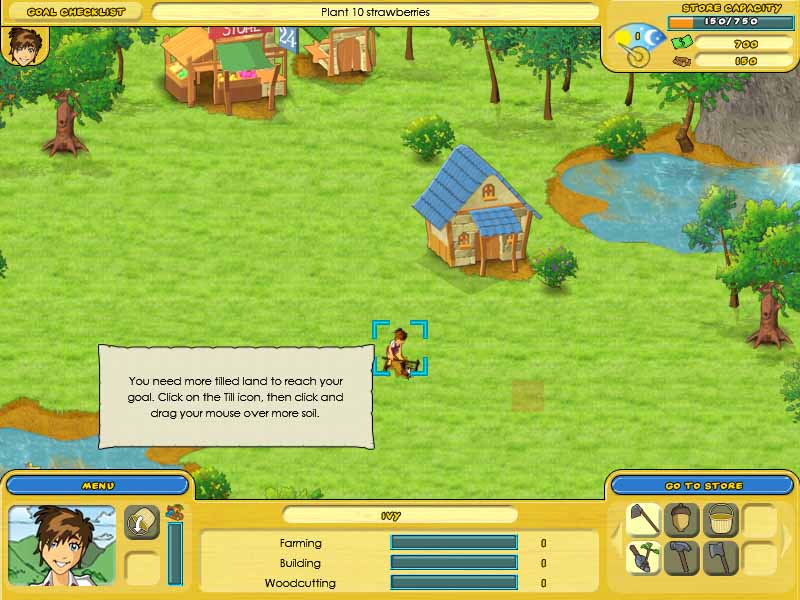This screenshot has width=800, height=600.
Task: Choose the axe woodcutting tool
Action: 720,557
